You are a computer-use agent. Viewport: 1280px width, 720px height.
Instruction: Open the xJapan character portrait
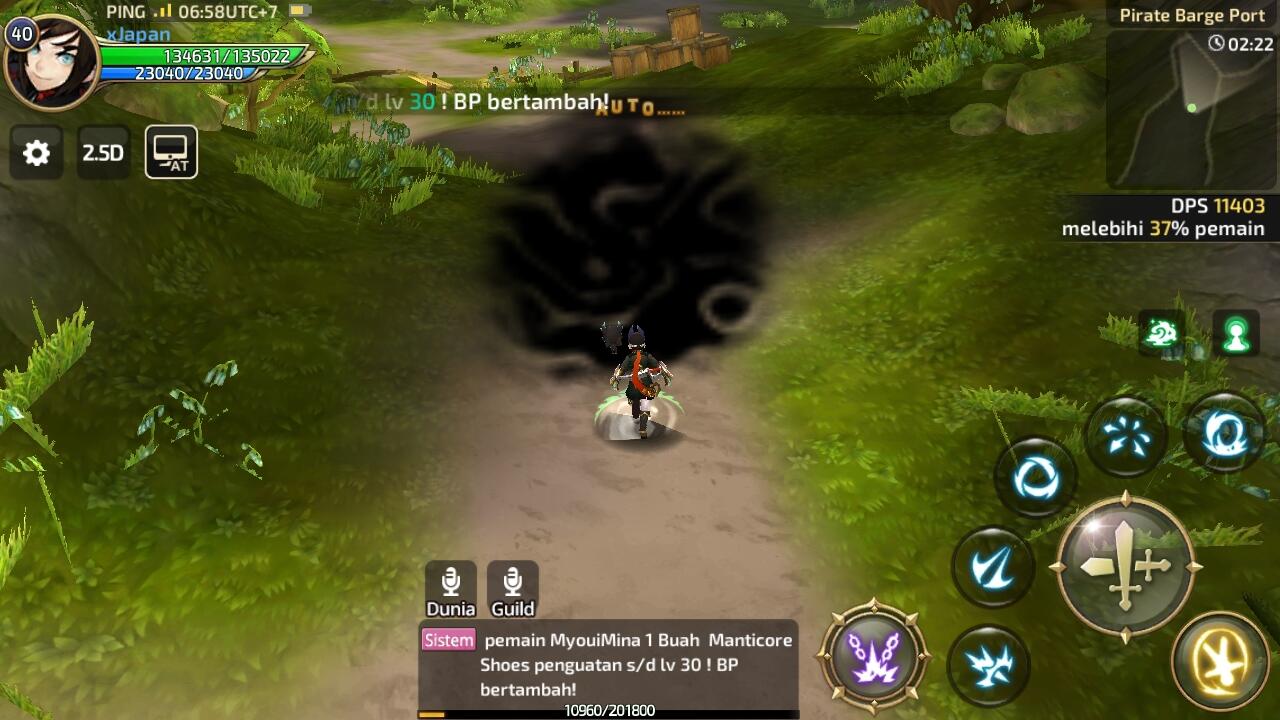[x=50, y=62]
